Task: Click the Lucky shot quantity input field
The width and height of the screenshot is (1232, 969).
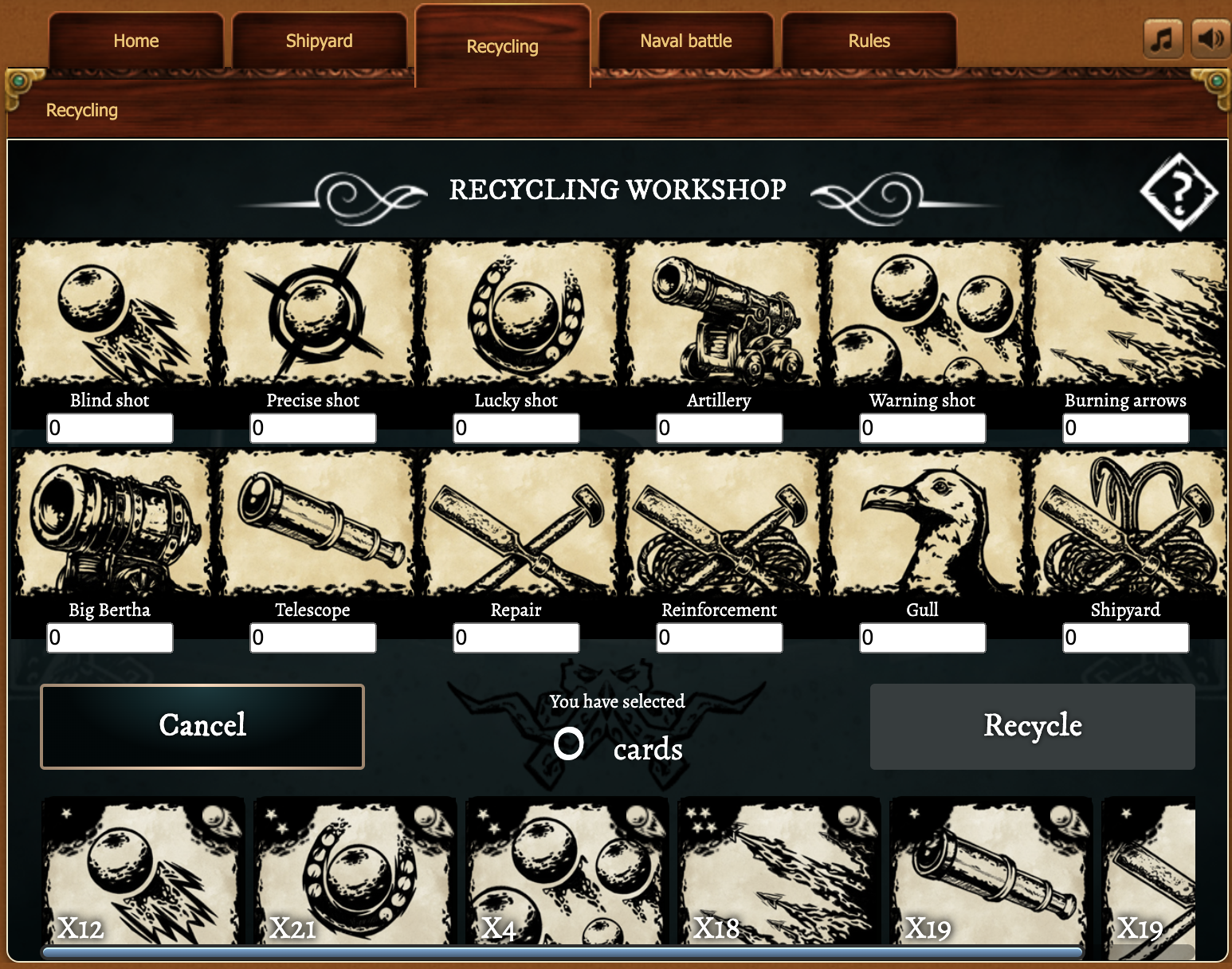Action: pos(516,428)
